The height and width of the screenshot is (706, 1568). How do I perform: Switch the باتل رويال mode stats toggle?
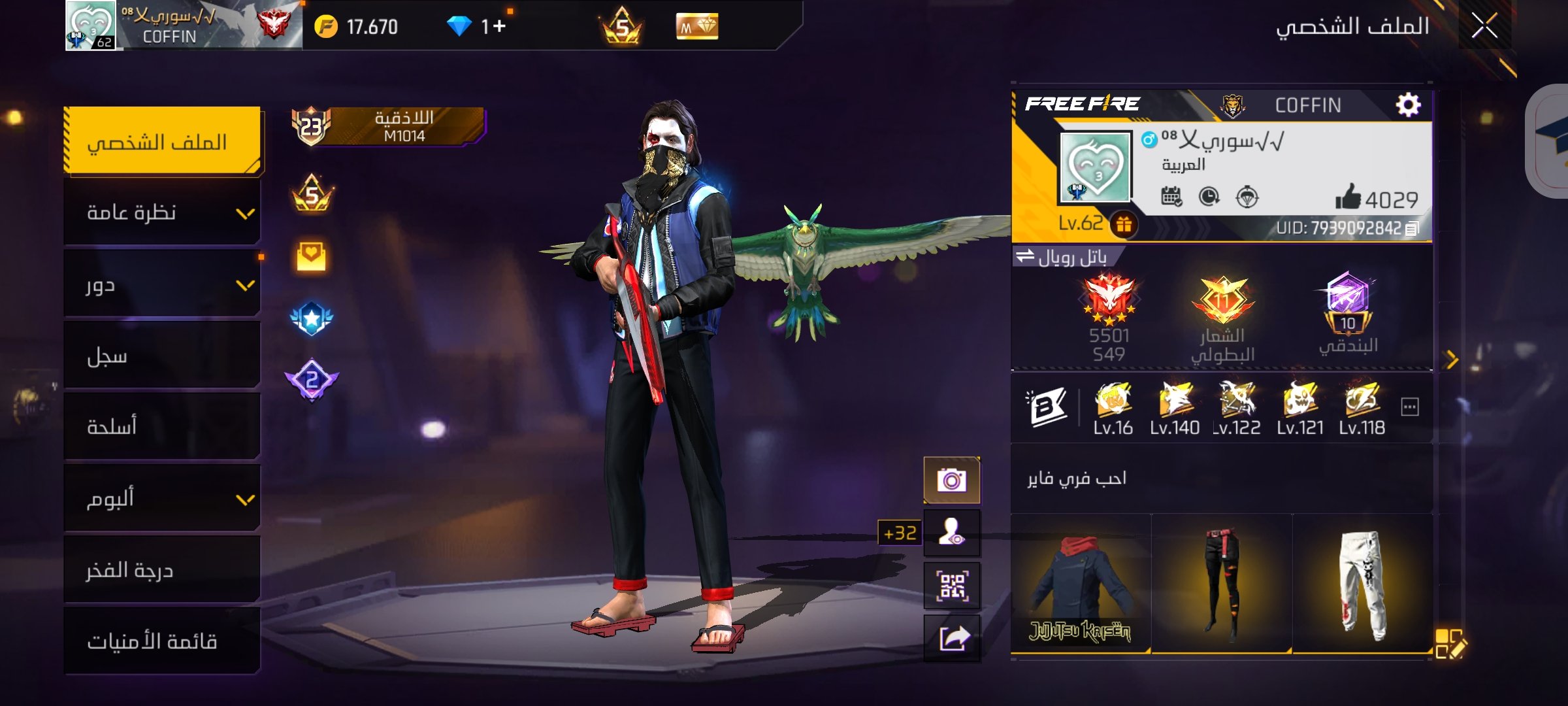click(x=1025, y=256)
